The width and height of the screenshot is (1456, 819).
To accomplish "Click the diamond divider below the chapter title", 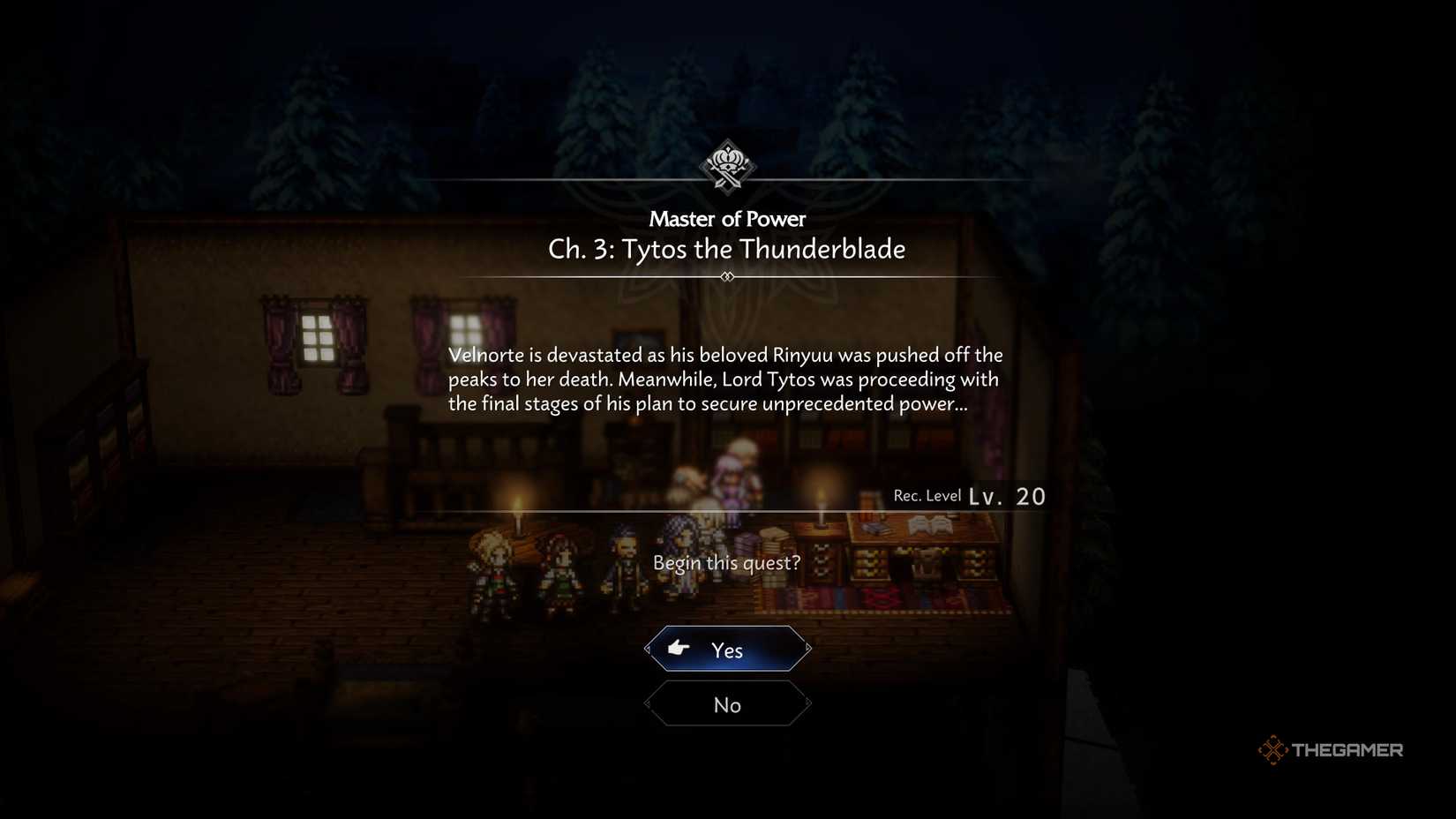I will click(x=726, y=276).
